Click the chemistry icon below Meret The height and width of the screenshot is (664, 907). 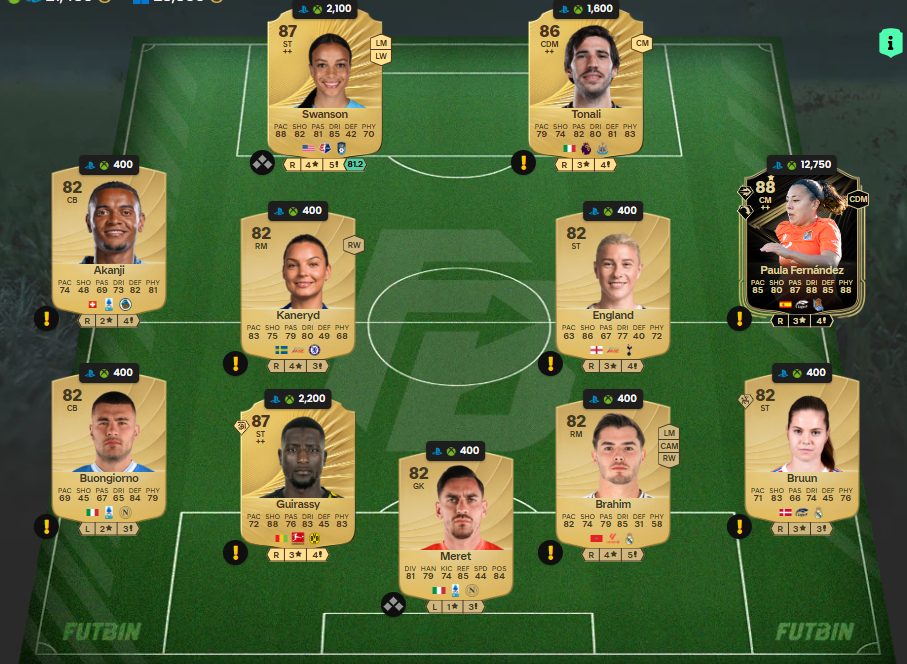(x=393, y=604)
